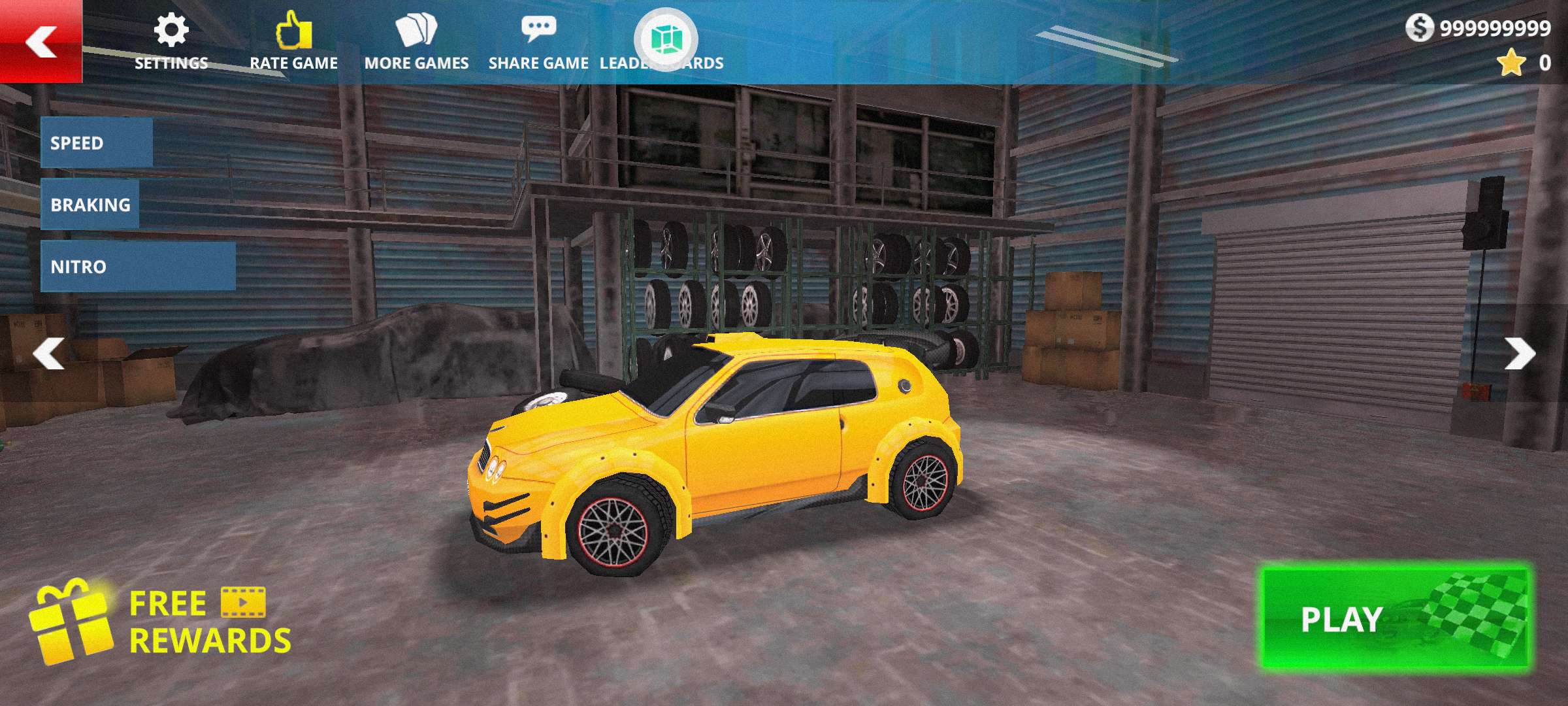Go back using the red arrow button
Viewport: 1568px width, 706px height.
[x=41, y=41]
